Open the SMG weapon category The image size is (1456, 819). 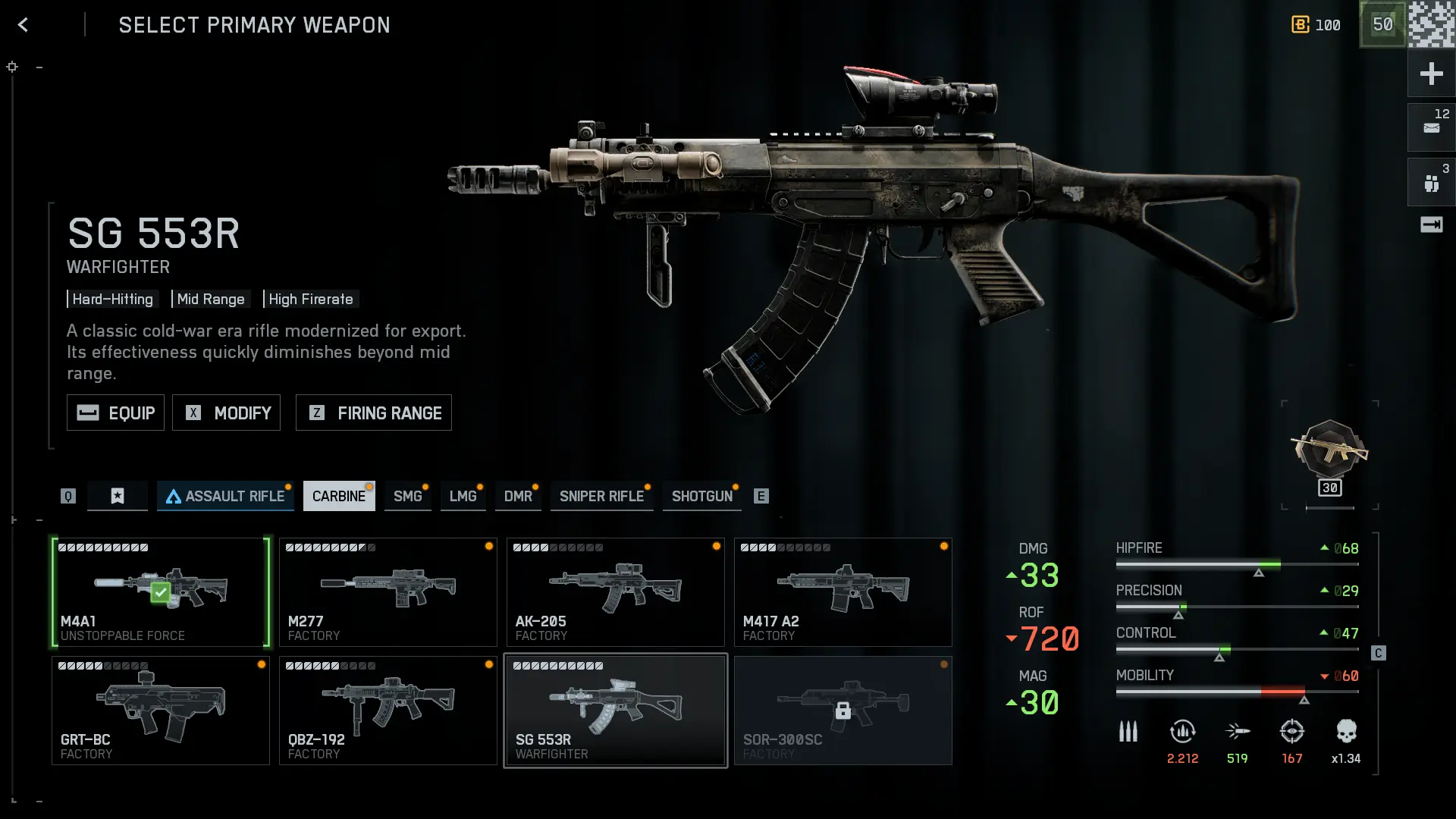point(407,496)
